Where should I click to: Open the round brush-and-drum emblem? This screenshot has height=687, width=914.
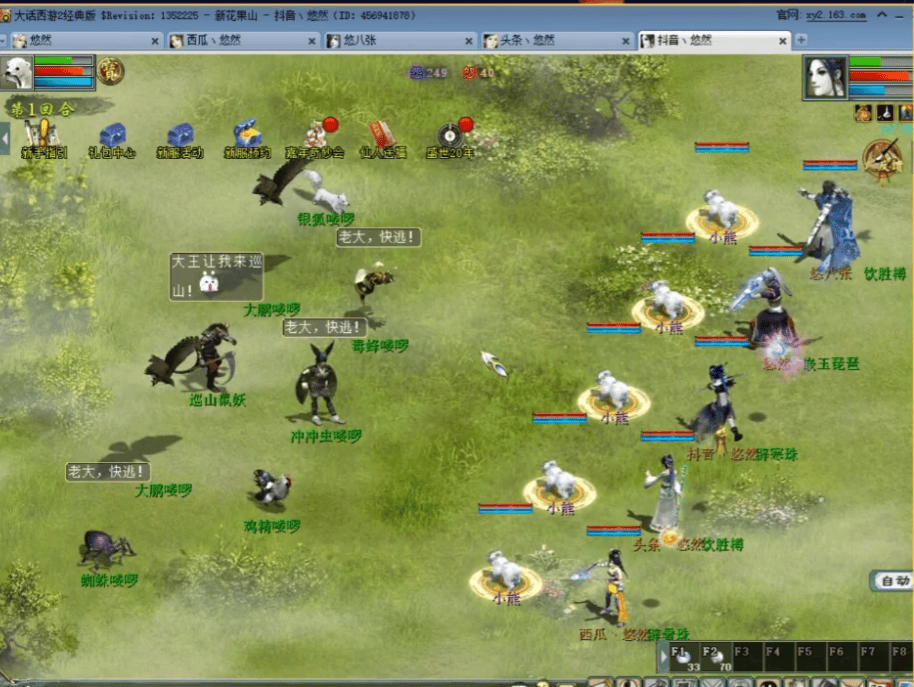pos(882,159)
